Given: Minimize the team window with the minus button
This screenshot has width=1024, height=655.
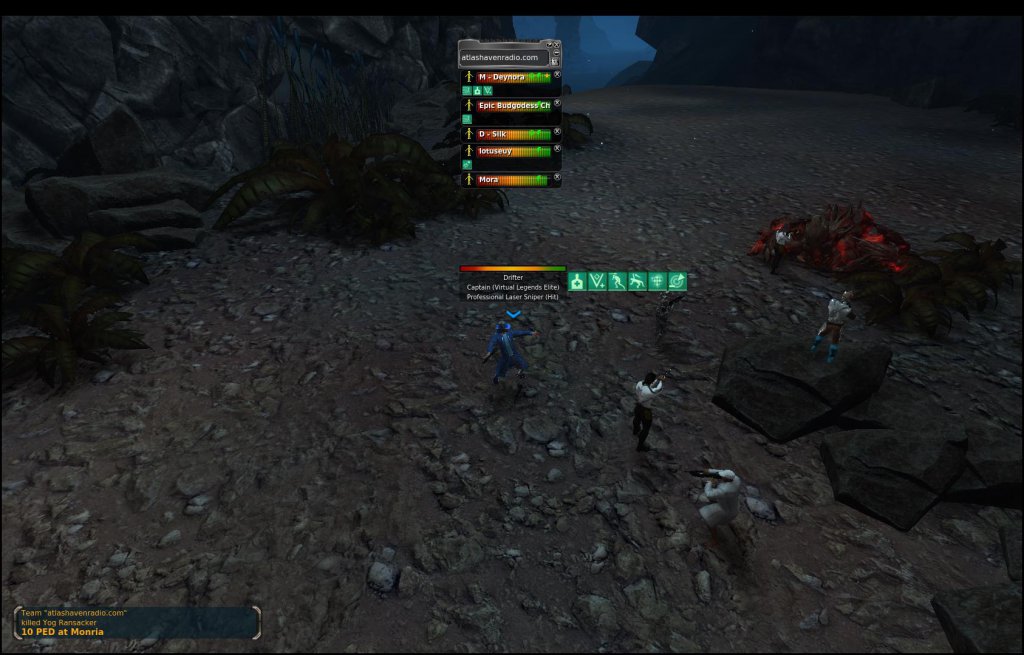Looking at the screenshot, I should click(555, 53).
